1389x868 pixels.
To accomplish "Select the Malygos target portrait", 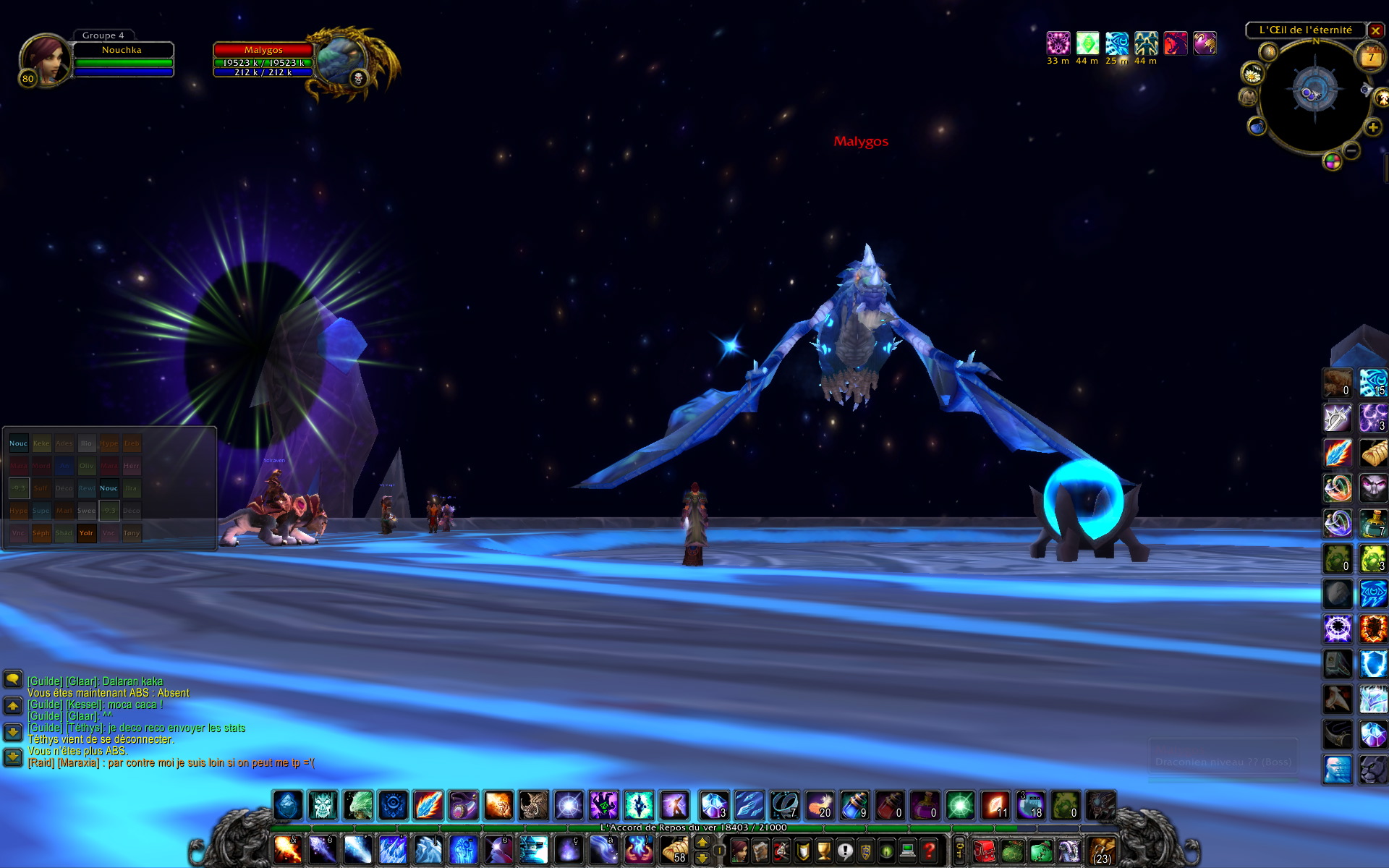I will click(x=340, y=61).
